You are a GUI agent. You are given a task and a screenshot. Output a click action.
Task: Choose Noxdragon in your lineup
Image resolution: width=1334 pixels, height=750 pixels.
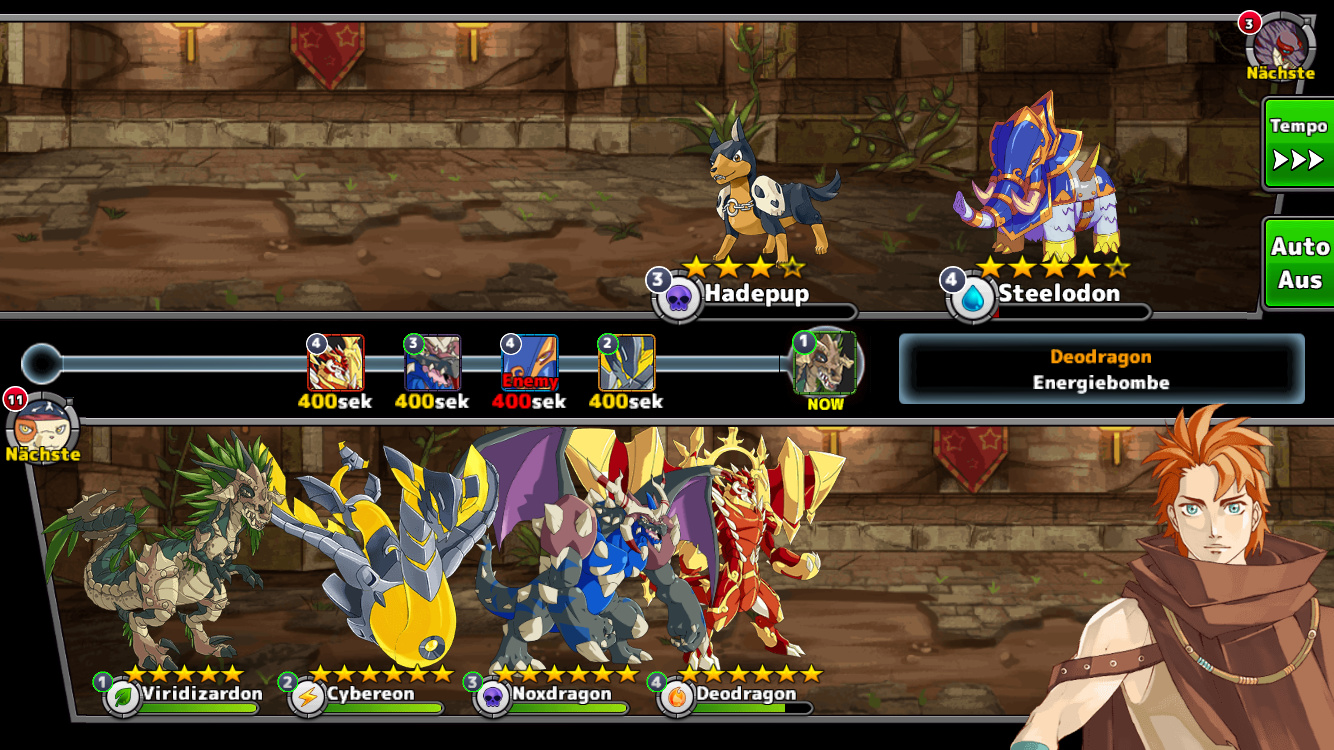tap(560, 694)
